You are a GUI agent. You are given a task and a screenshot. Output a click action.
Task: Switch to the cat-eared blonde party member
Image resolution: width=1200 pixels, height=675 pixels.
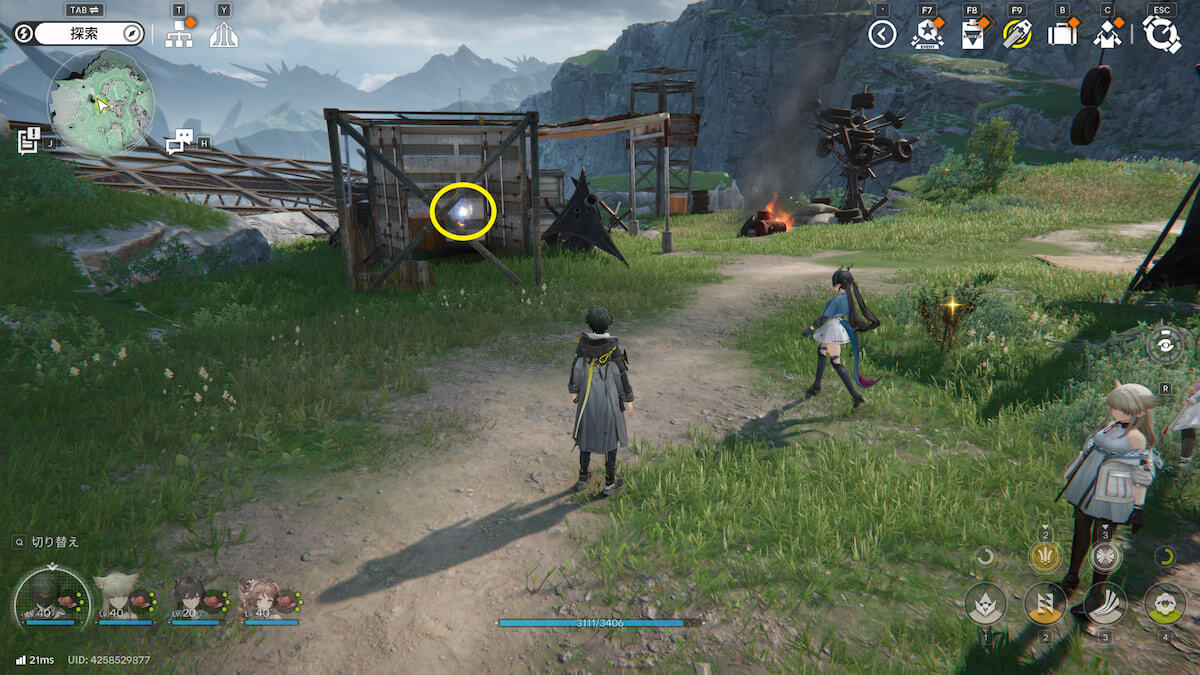[x=115, y=596]
